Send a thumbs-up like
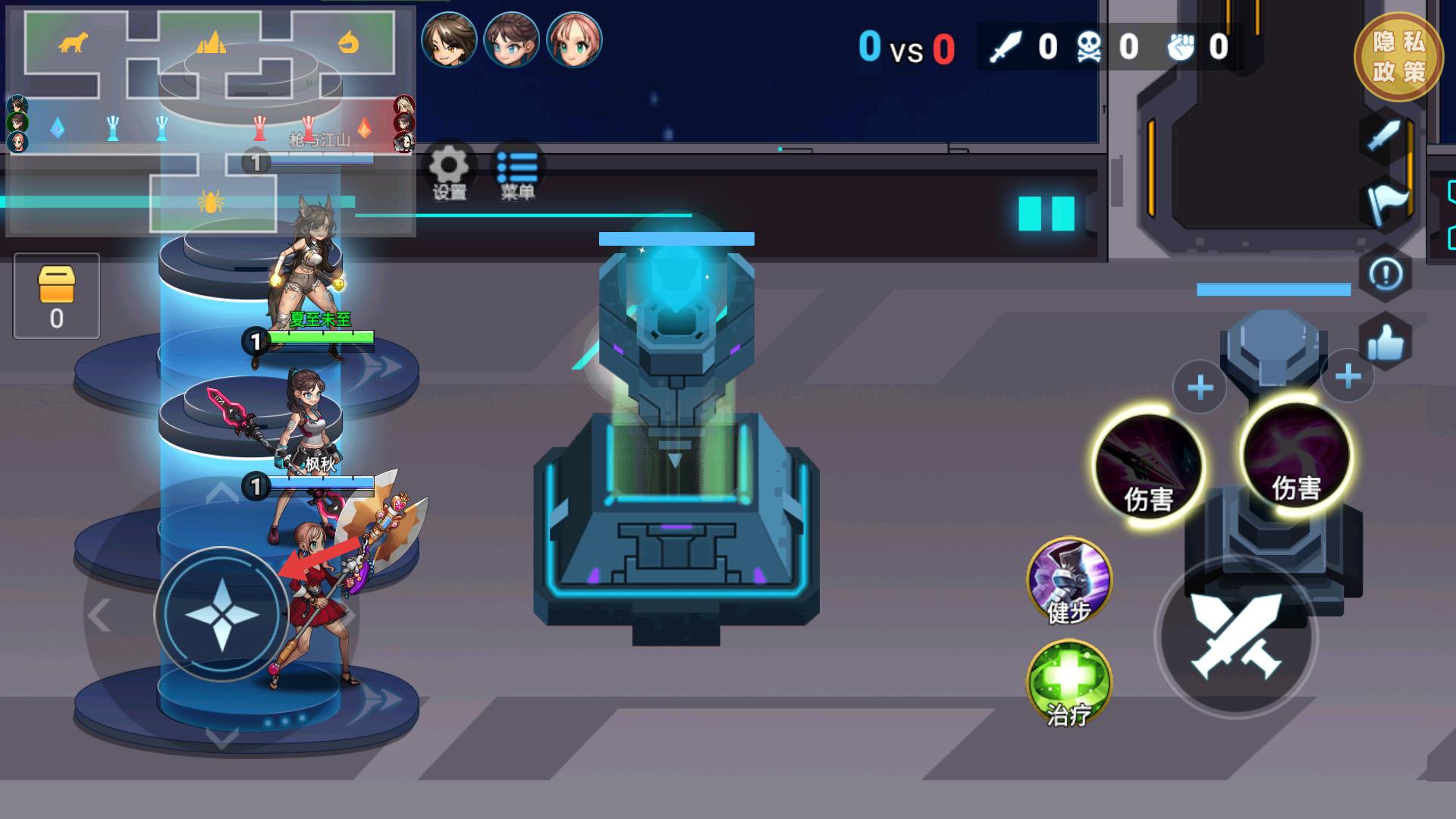Image resolution: width=1456 pixels, height=819 pixels. tap(1385, 344)
